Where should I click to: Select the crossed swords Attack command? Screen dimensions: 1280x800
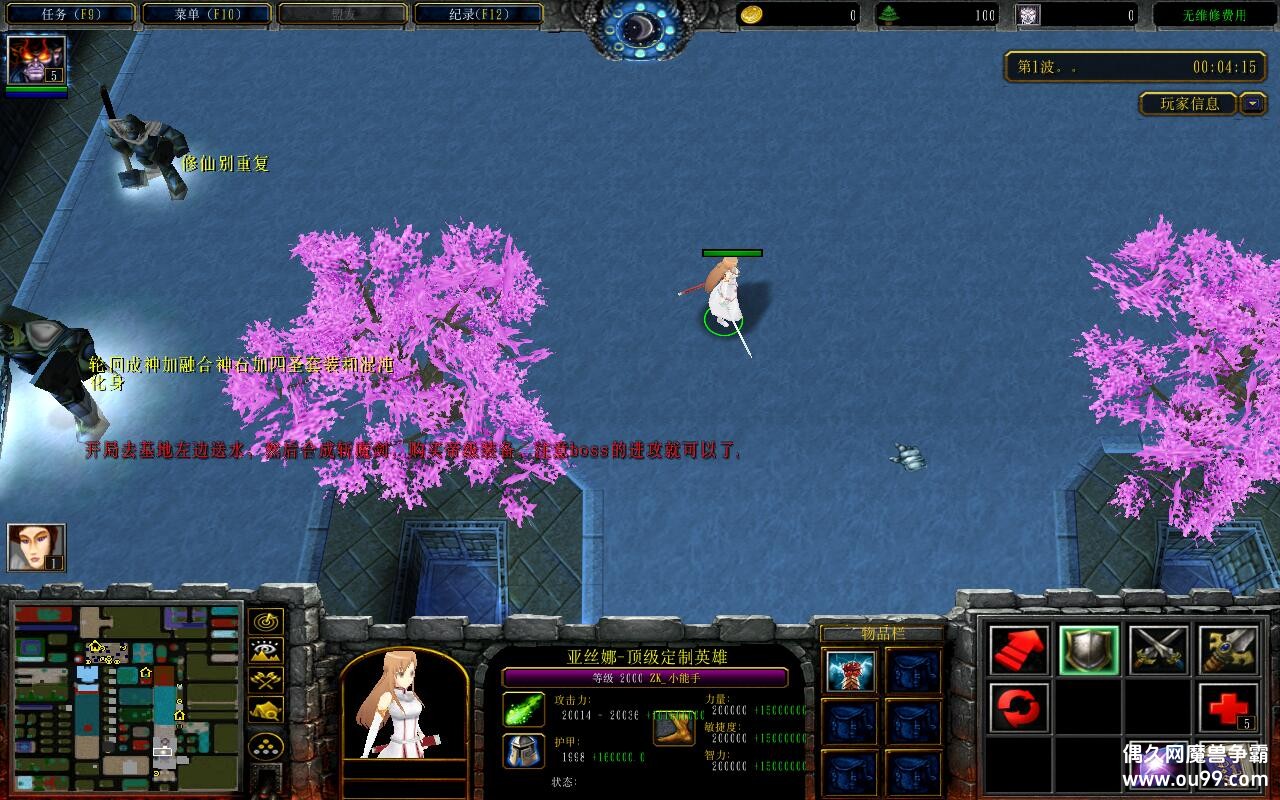pyautogui.click(x=1158, y=650)
